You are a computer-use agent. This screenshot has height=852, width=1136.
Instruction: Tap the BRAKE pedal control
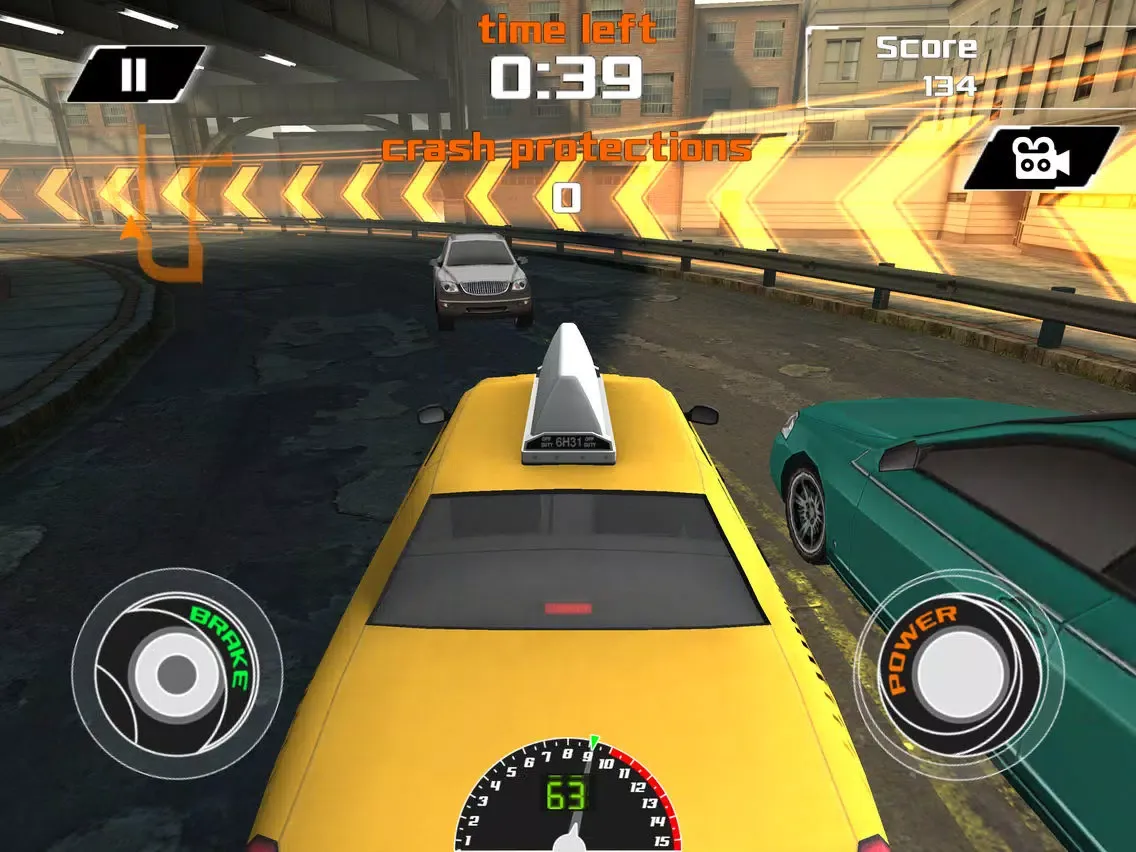coord(177,672)
